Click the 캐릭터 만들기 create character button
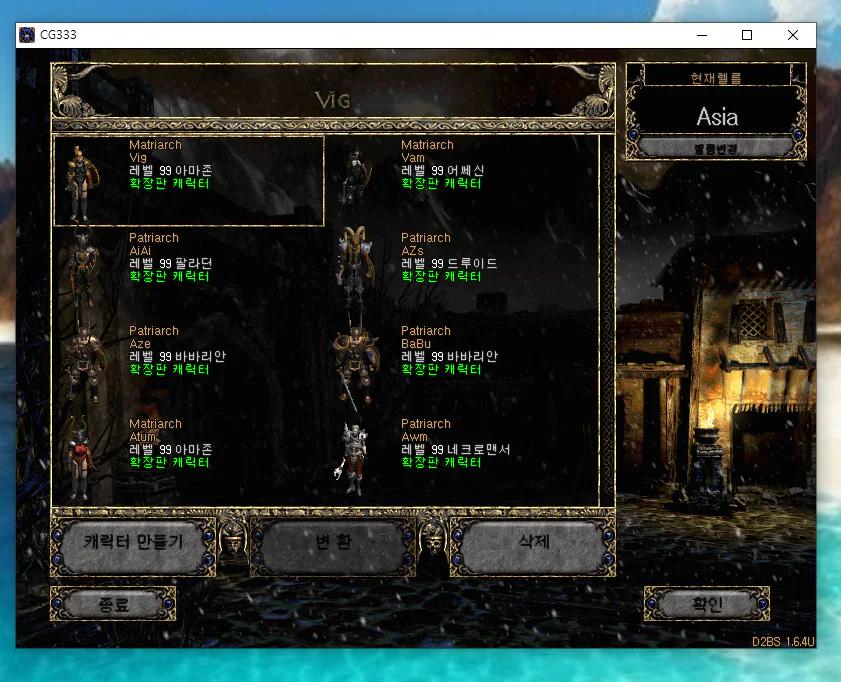 click(133, 545)
